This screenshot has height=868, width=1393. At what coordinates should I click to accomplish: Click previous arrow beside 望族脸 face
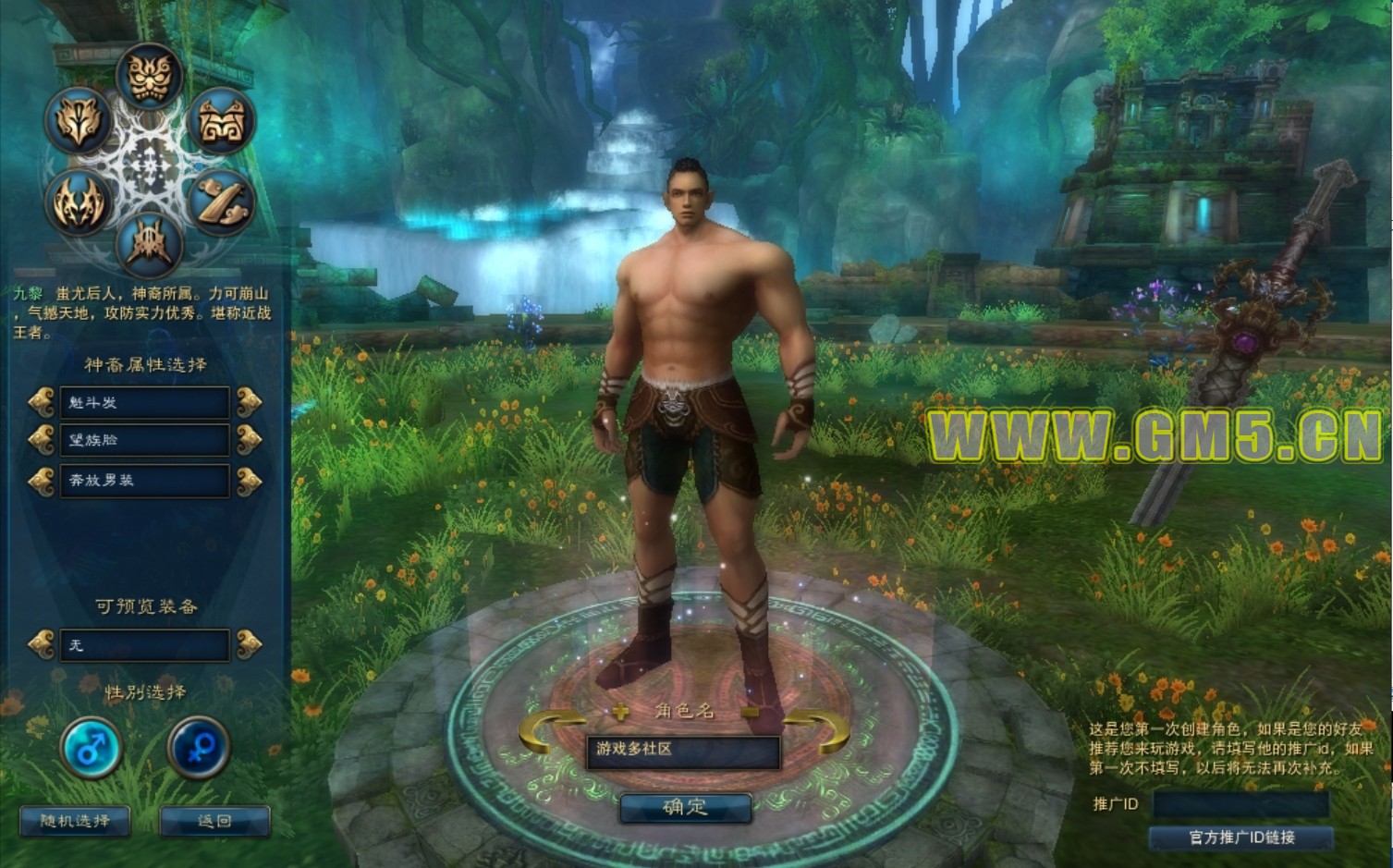tap(42, 441)
